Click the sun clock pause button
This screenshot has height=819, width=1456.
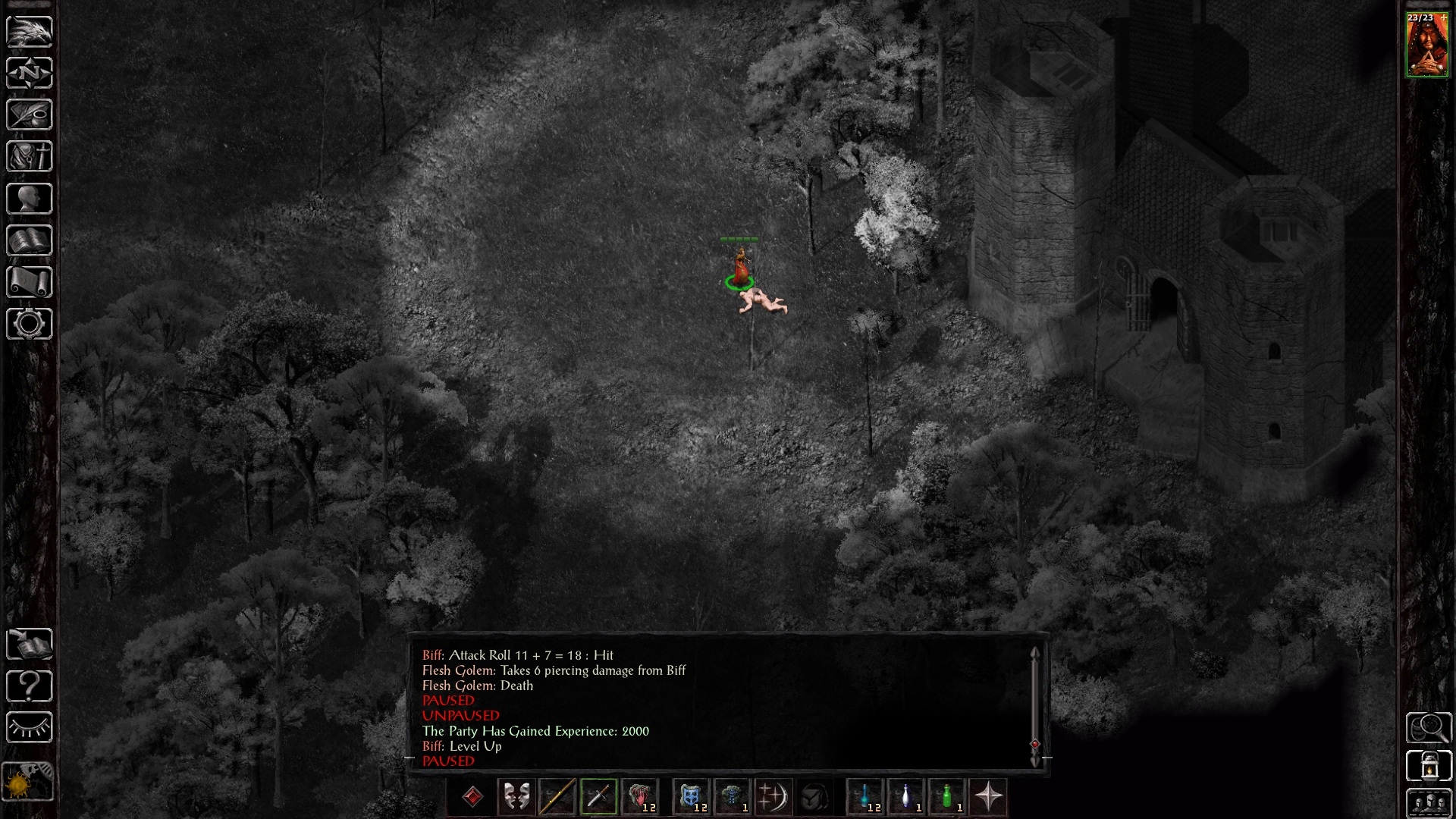pyautogui.click(x=28, y=781)
